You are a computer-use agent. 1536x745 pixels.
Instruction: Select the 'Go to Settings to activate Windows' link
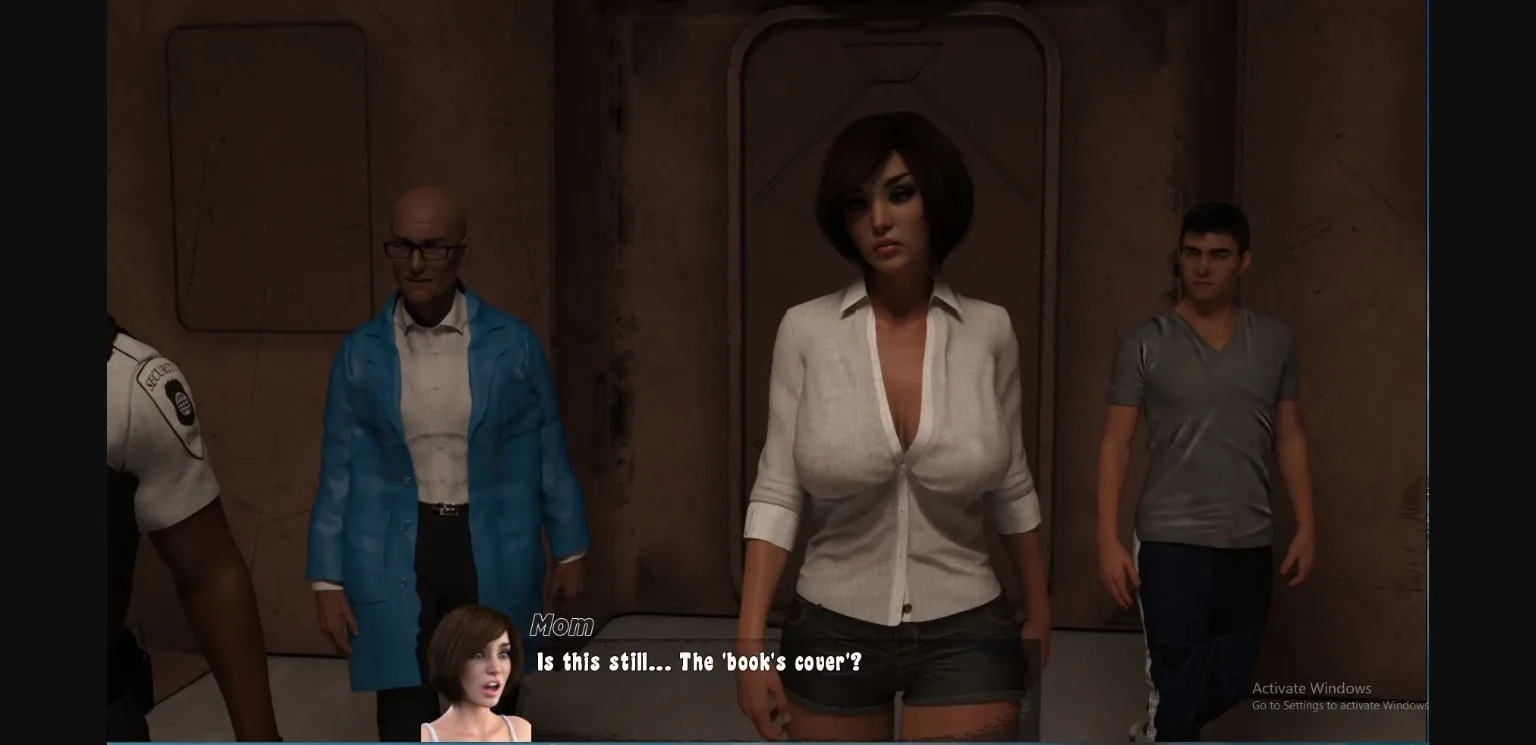click(x=1340, y=705)
